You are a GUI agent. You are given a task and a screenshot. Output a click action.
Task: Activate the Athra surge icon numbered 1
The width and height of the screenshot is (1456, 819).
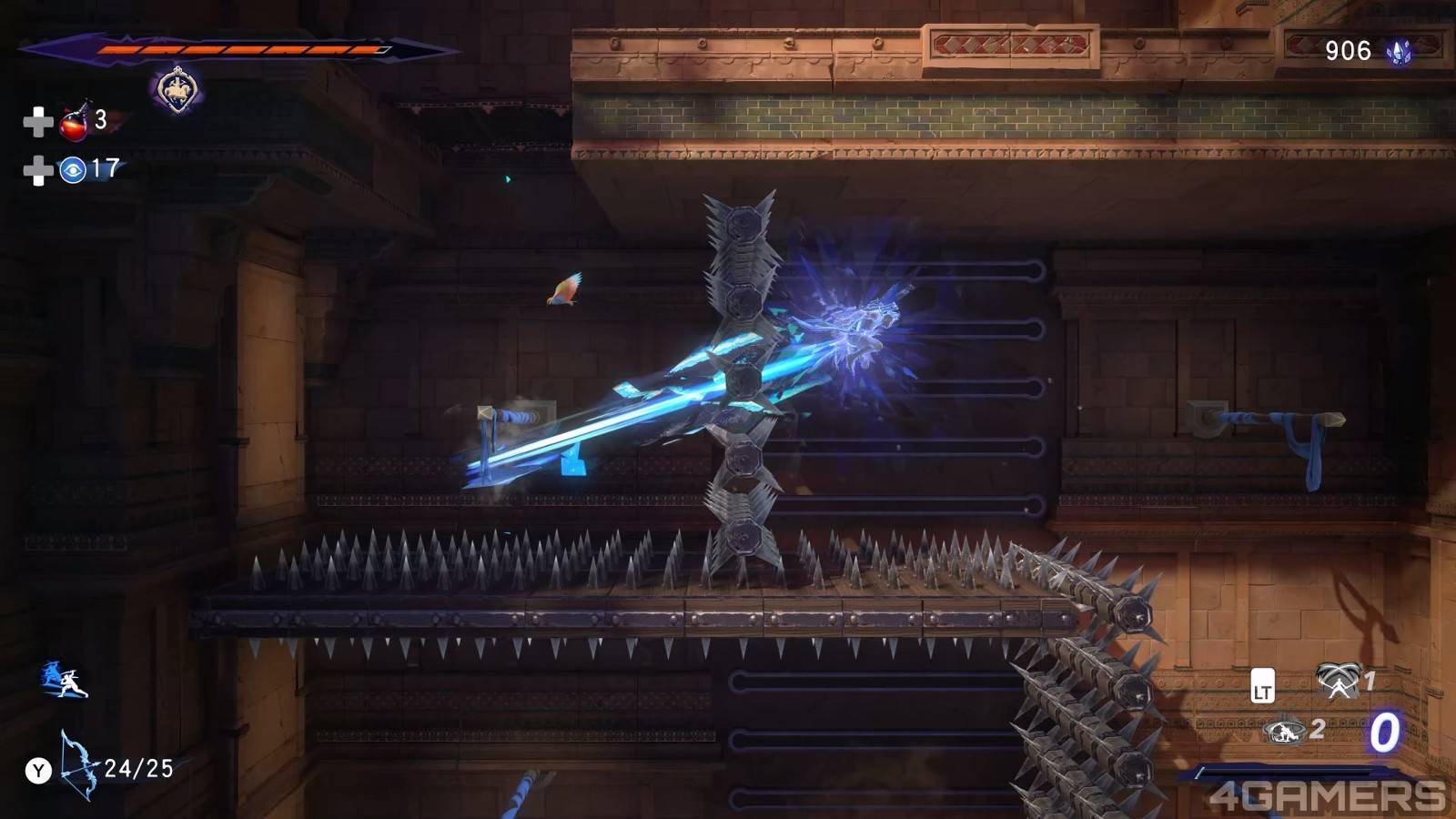pyautogui.click(x=1337, y=680)
